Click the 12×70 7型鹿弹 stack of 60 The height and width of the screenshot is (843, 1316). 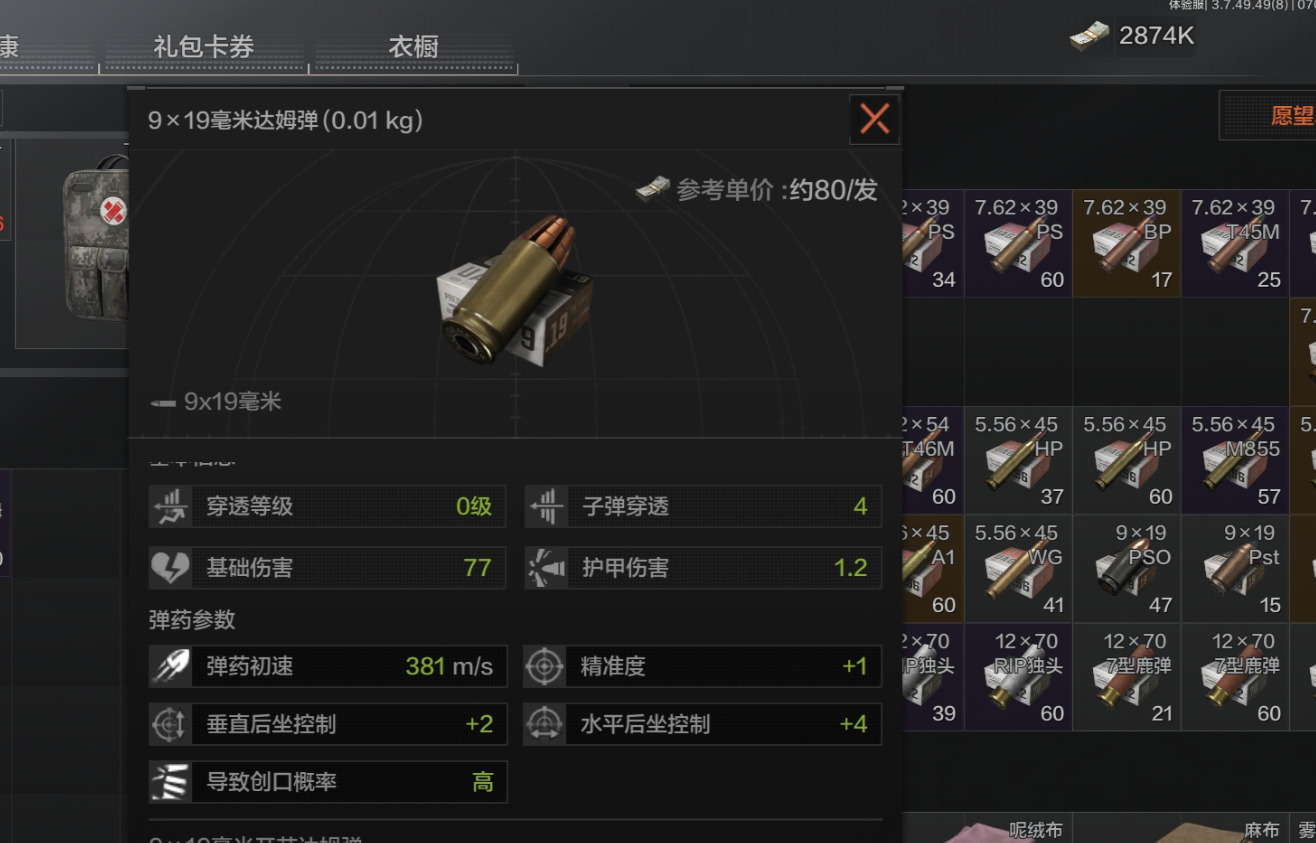1234,677
